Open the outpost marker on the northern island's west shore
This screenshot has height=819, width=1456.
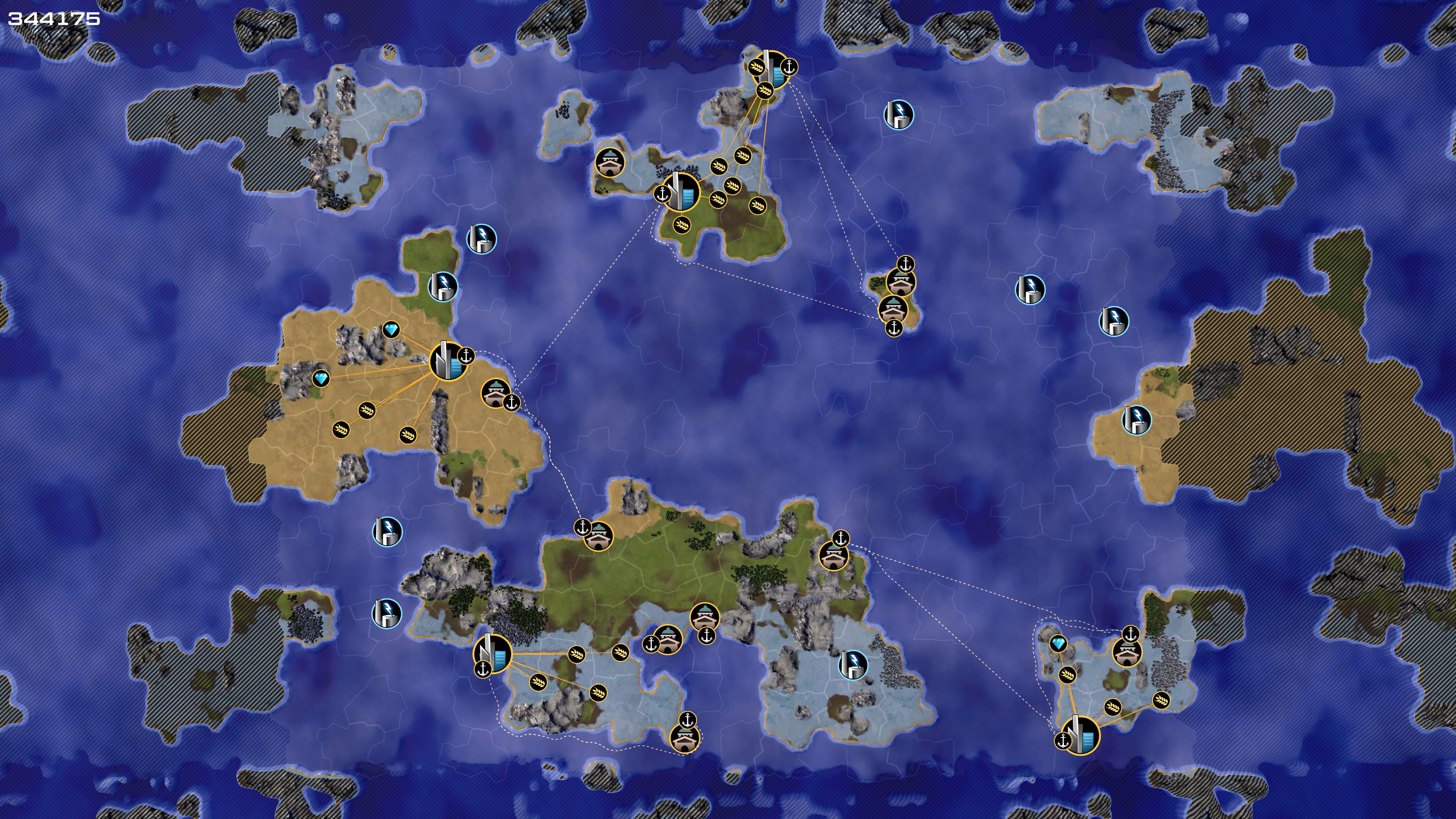[x=610, y=163]
